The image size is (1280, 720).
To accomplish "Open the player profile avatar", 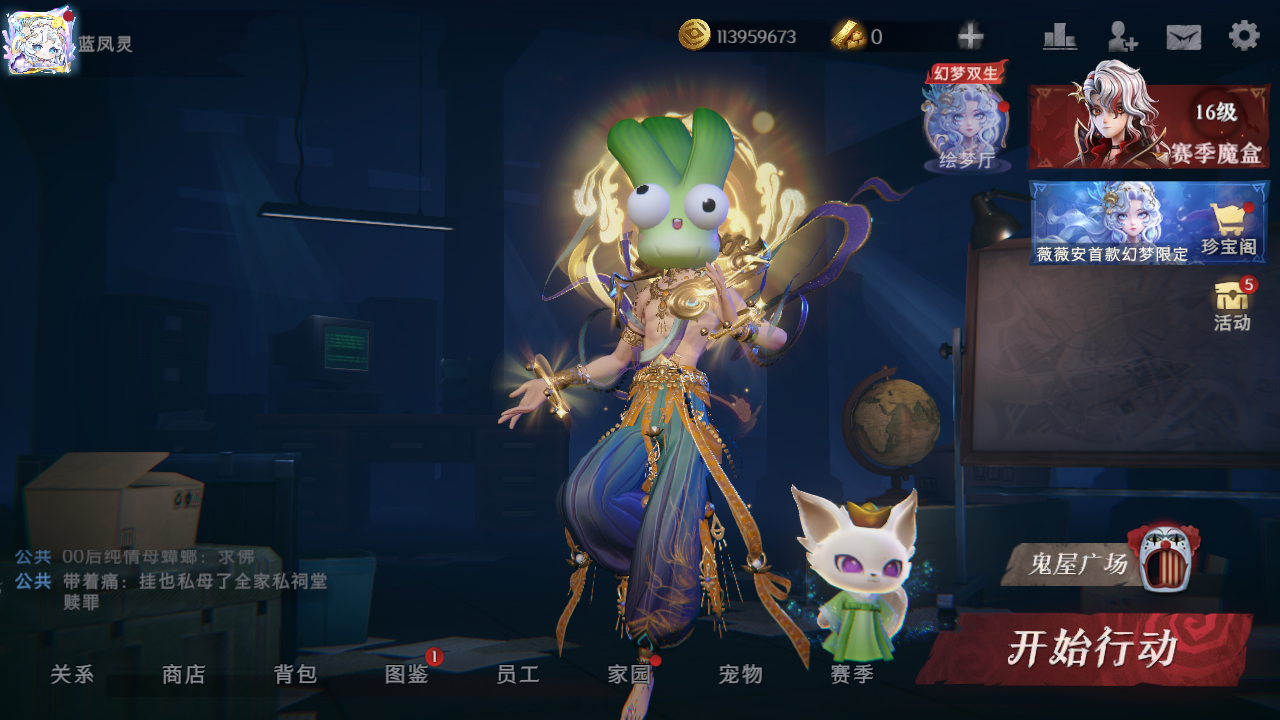I will point(39,42).
